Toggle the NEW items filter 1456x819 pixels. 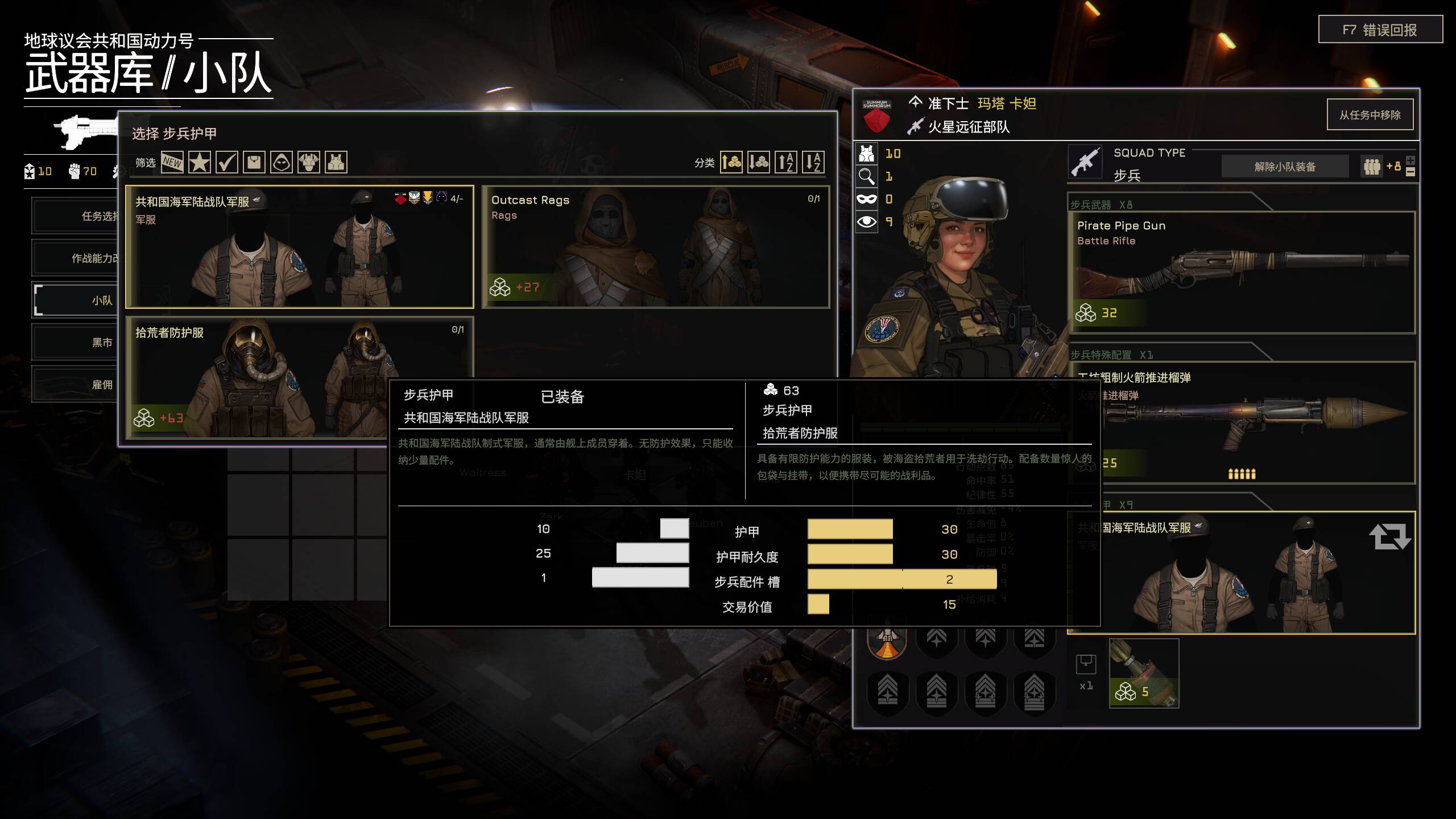[172, 163]
